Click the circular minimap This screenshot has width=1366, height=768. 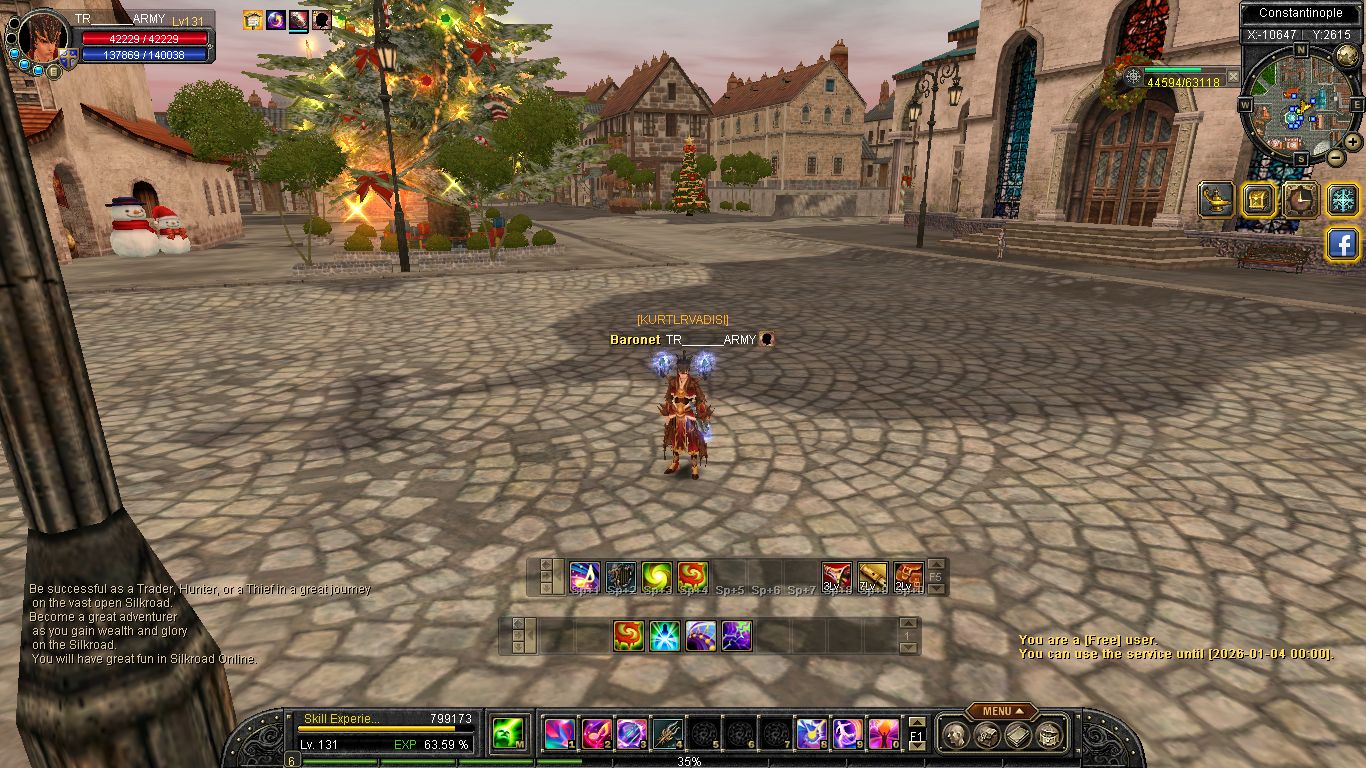1299,103
